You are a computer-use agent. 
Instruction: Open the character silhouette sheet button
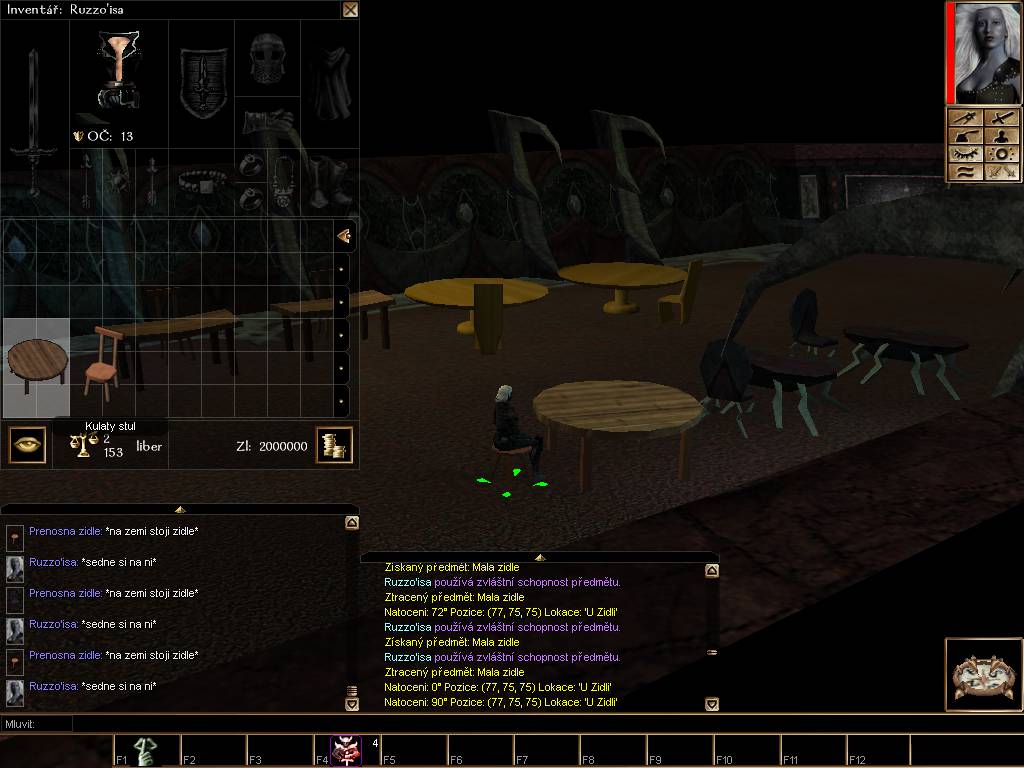click(x=1003, y=135)
